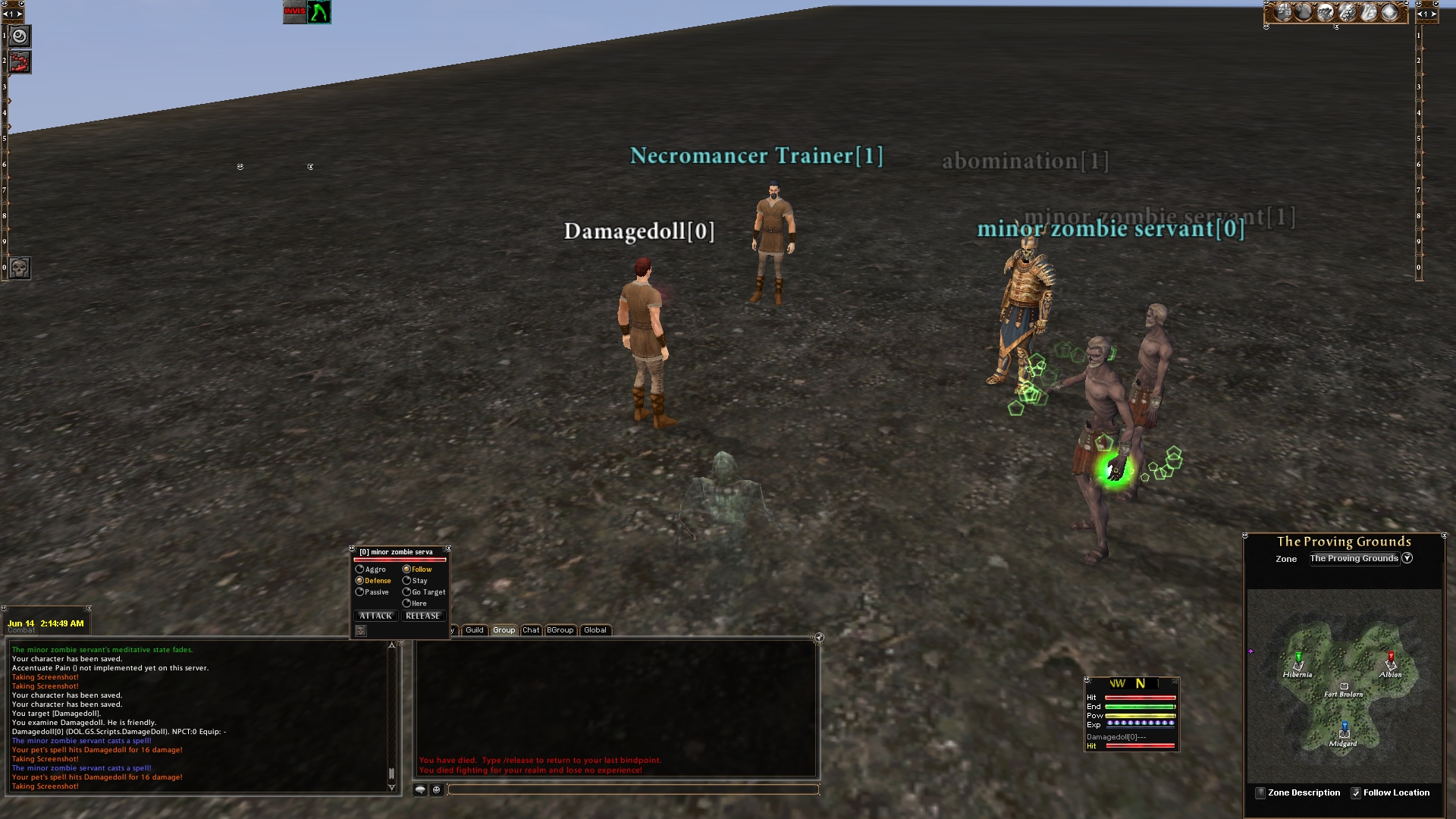
Task: Select the Here pet command
Action: click(407, 604)
